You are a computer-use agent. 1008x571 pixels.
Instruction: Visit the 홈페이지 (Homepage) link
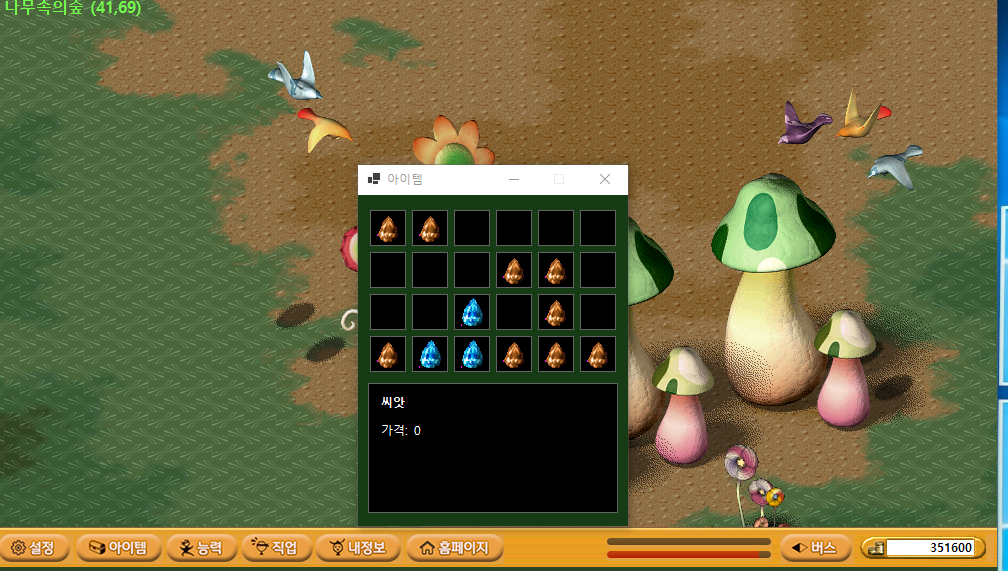click(x=454, y=548)
